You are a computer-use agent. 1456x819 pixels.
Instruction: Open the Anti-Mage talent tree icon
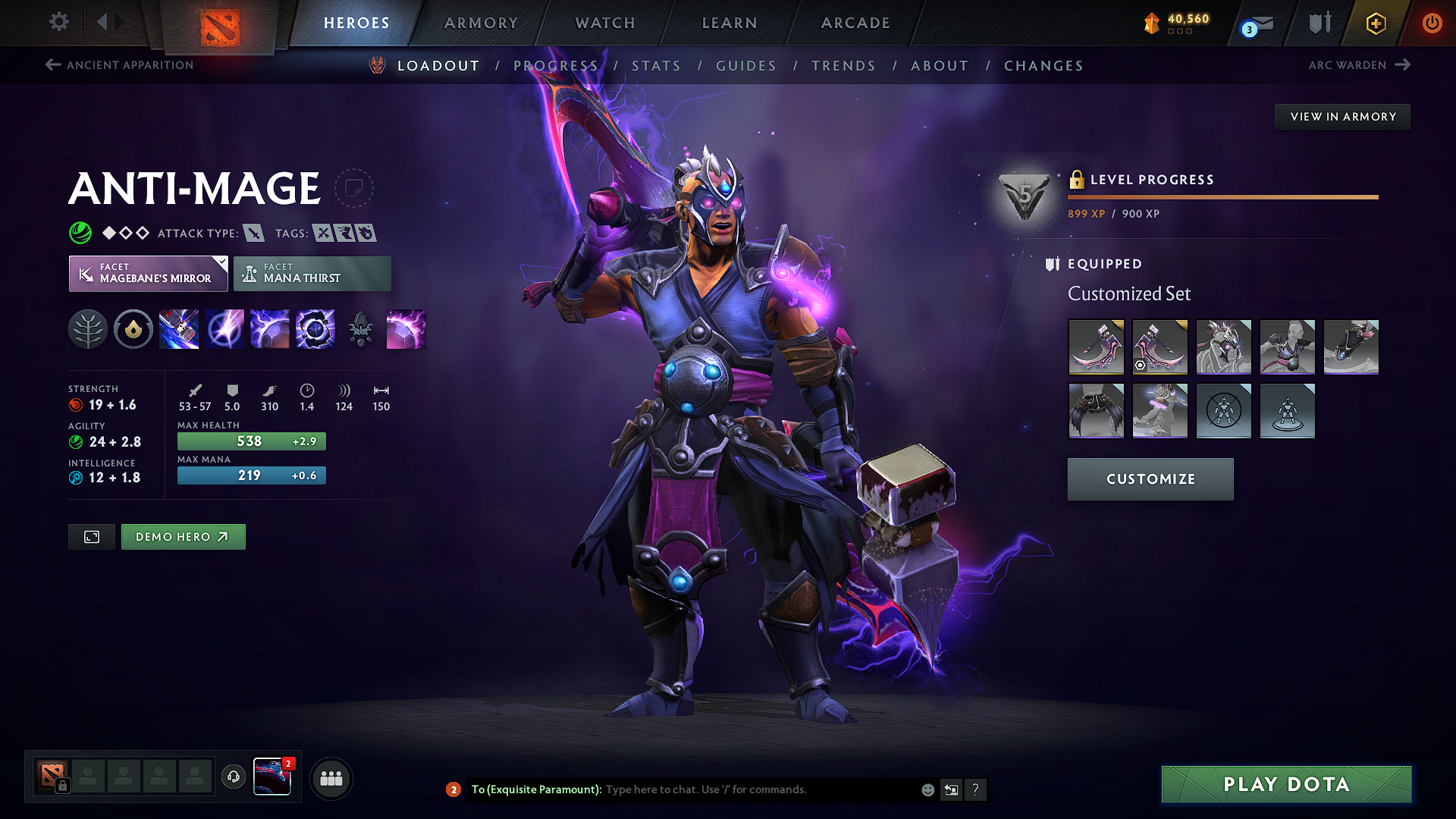(x=88, y=328)
